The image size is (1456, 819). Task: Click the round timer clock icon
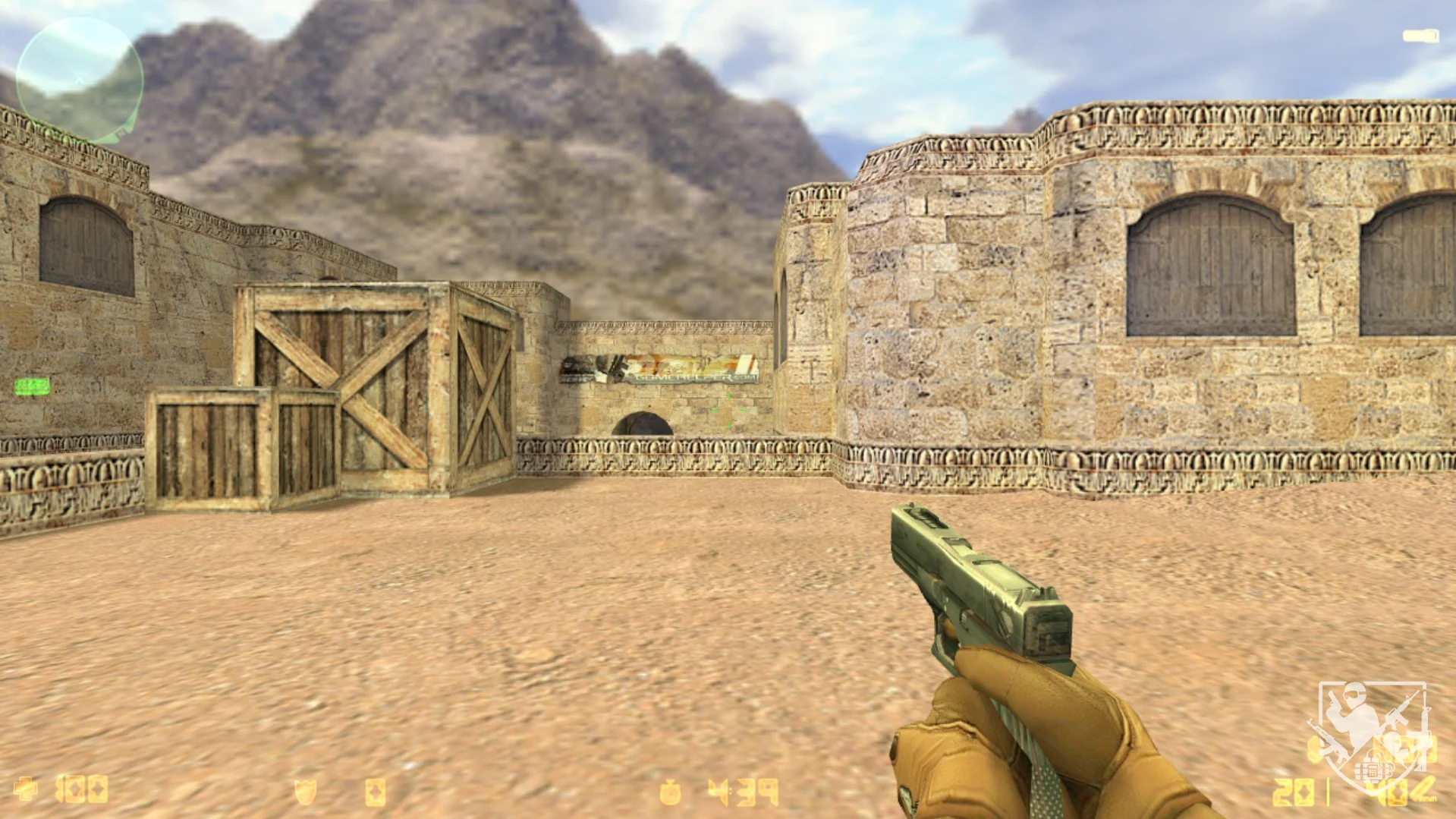pyautogui.click(x=670, y=792)
